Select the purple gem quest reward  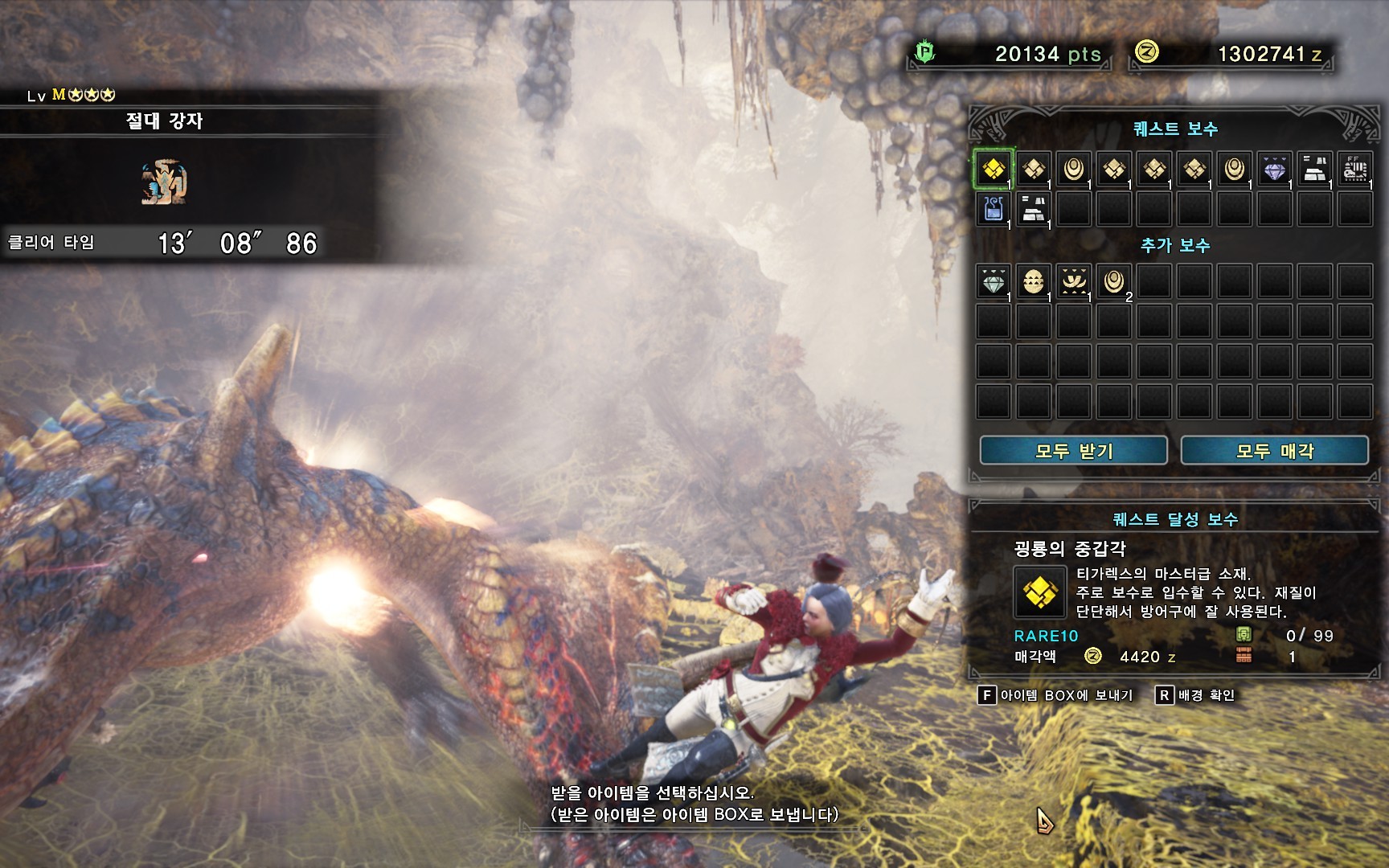1275,169
